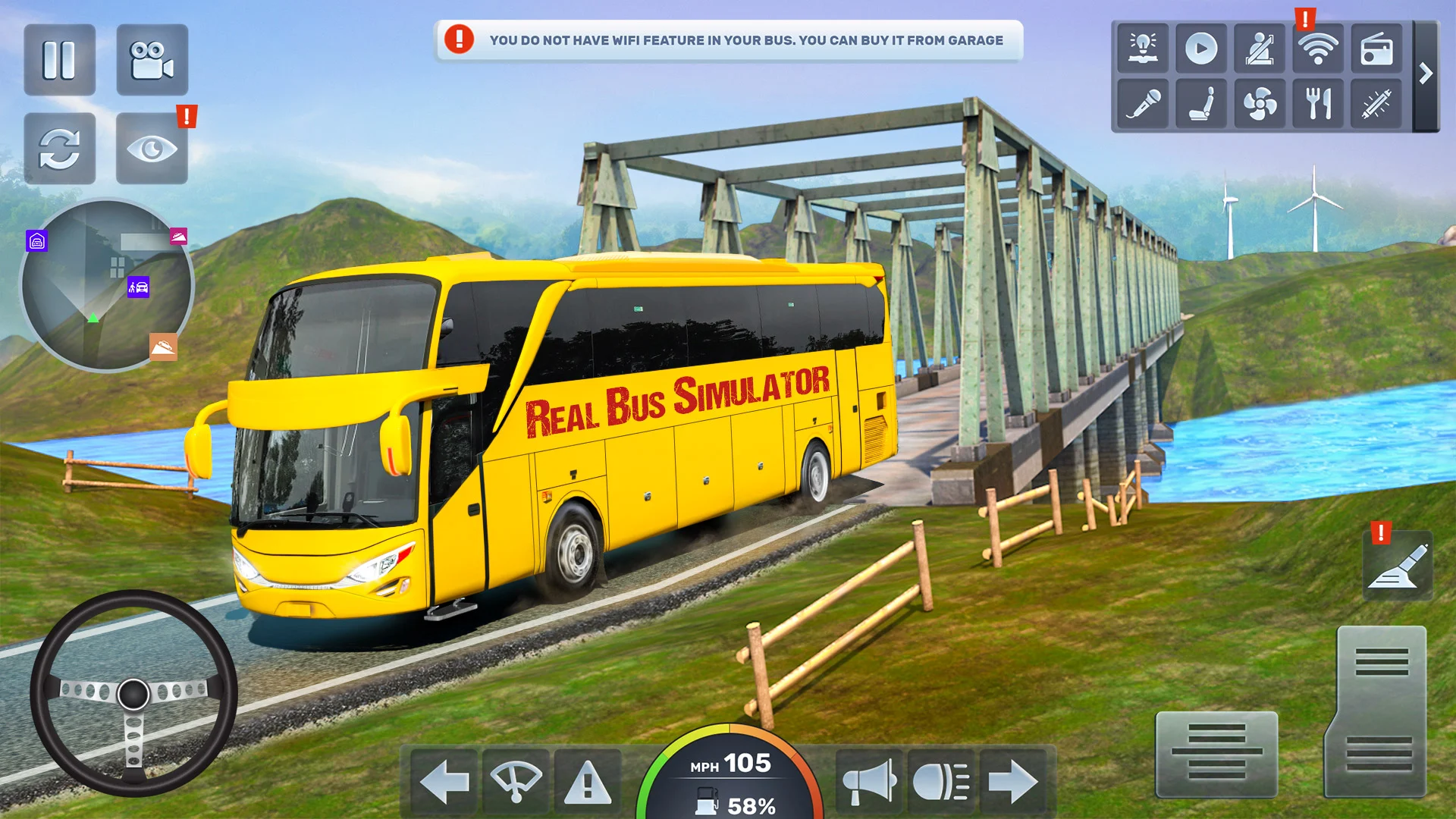
Task: Activate the left turn signal arrow
Action: [444, 782]
